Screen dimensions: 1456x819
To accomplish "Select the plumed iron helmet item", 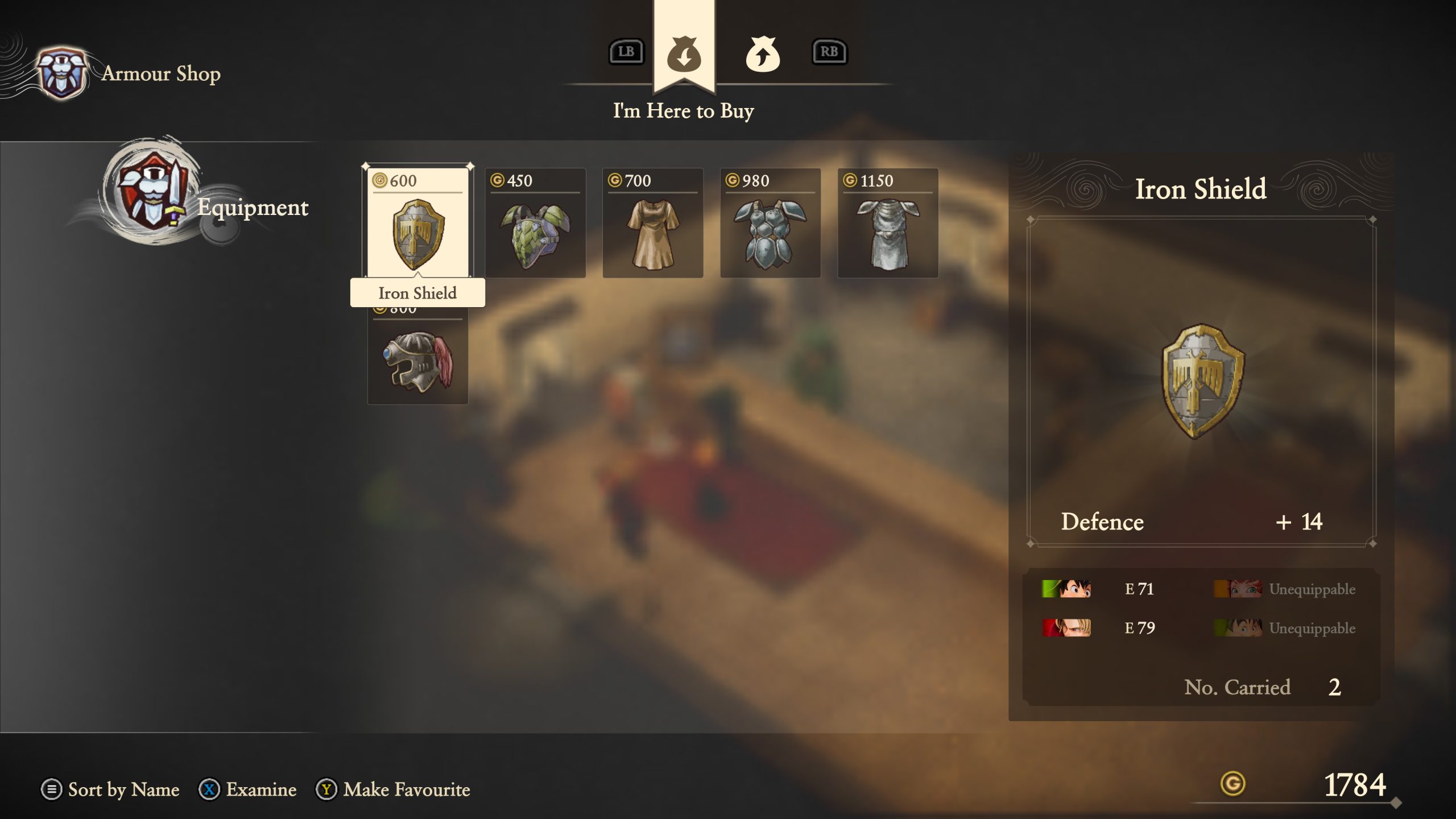I will (417, 361).
